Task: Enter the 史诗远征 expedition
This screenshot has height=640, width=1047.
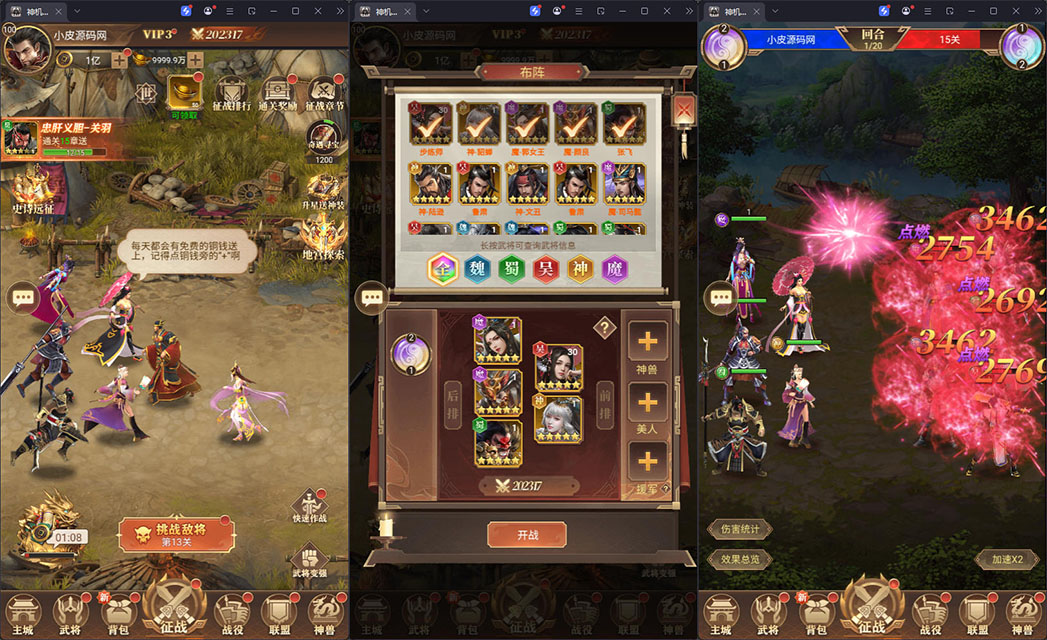Action: point(32,192)
